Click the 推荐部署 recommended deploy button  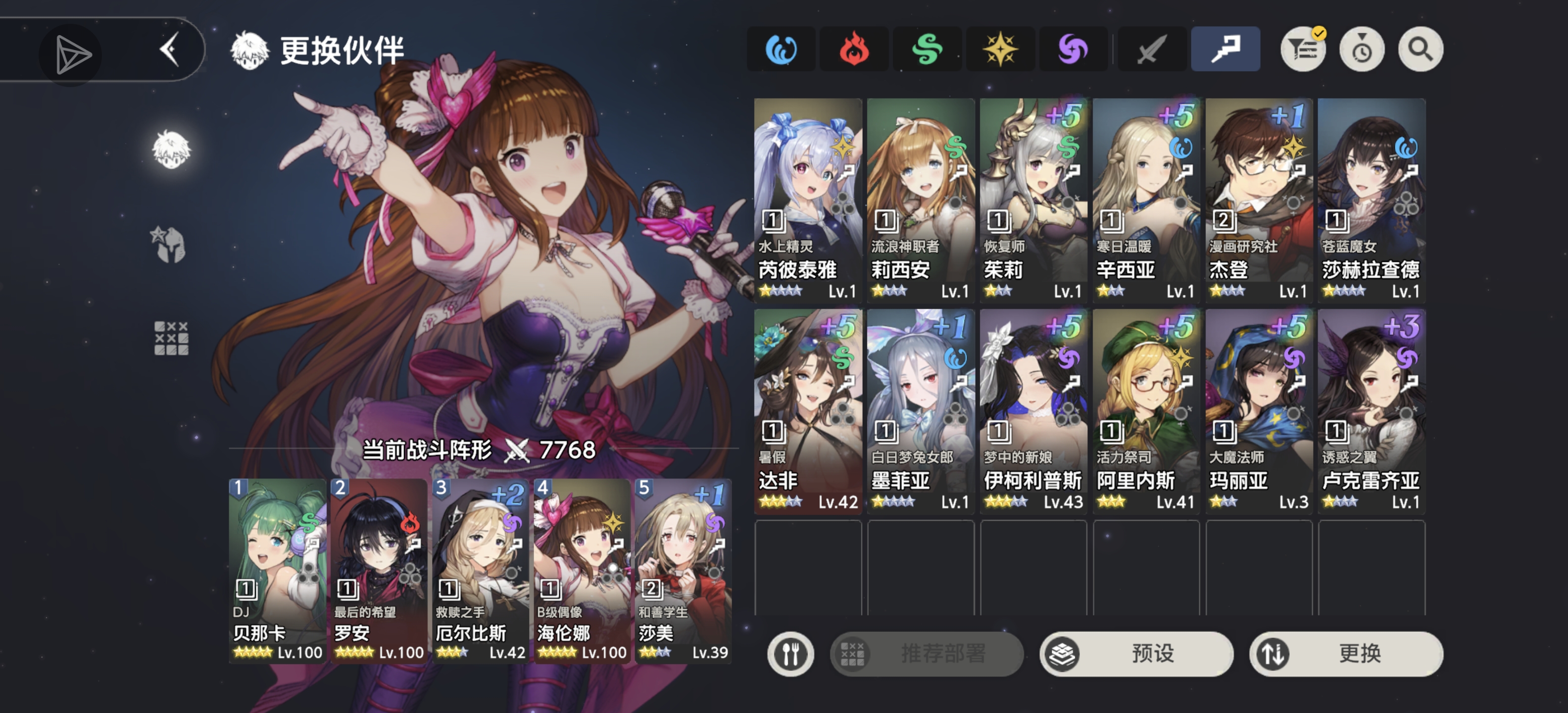(927, 653)
